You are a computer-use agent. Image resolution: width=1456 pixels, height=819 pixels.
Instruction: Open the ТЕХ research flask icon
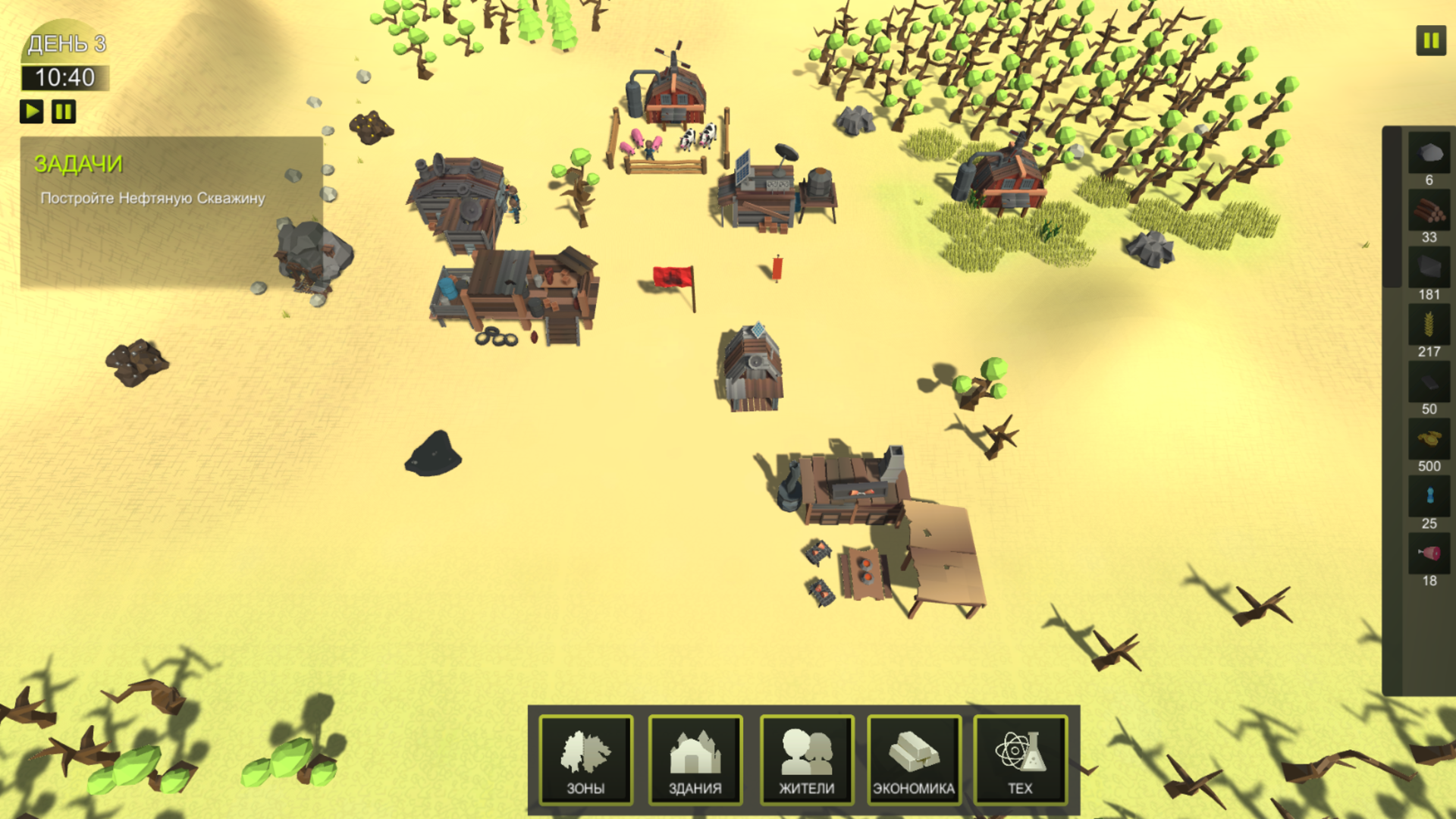click(x=1022, y=758)
